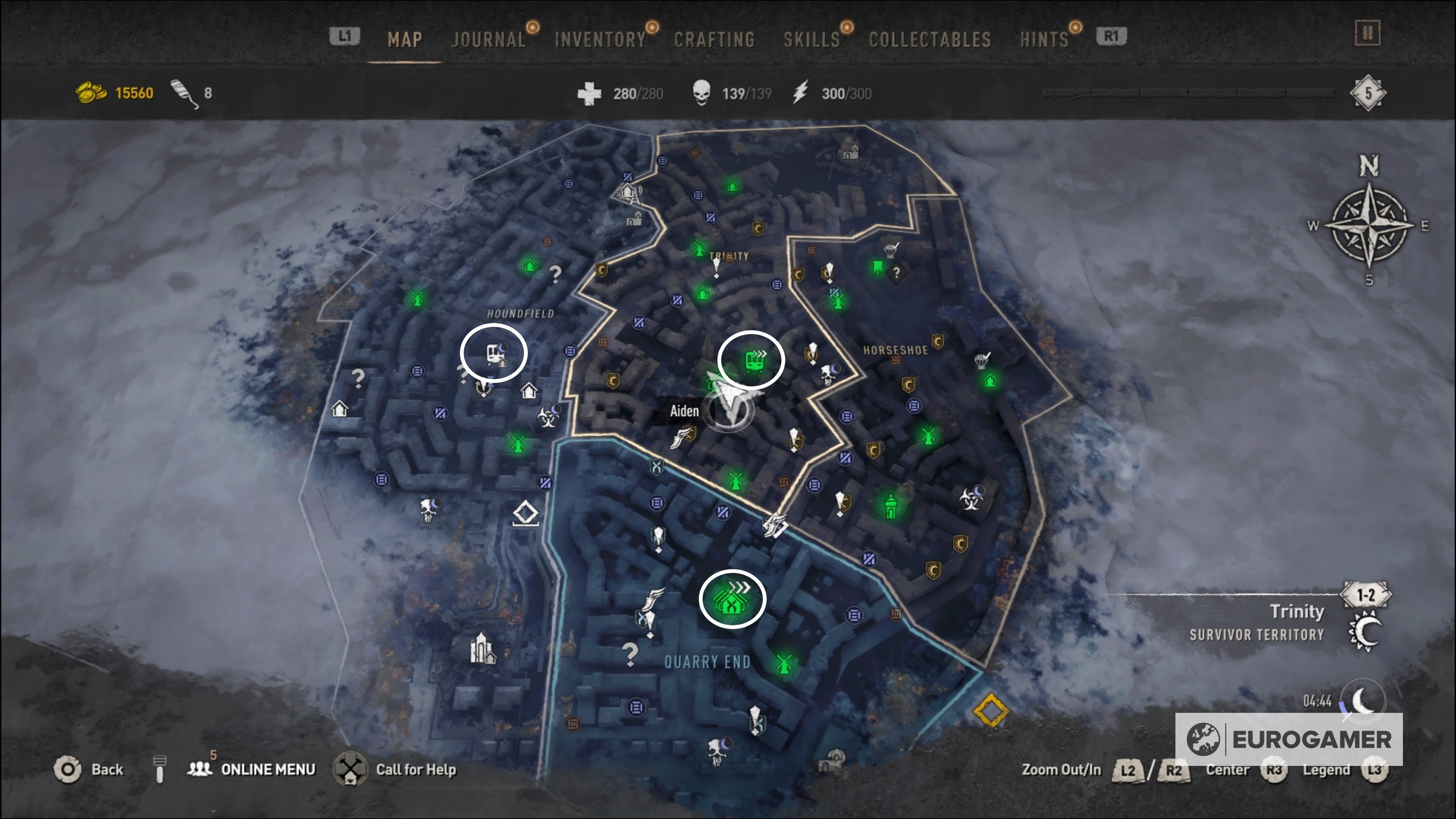Open the Collectables tab
1456x819 pixels.
[929, 39]
